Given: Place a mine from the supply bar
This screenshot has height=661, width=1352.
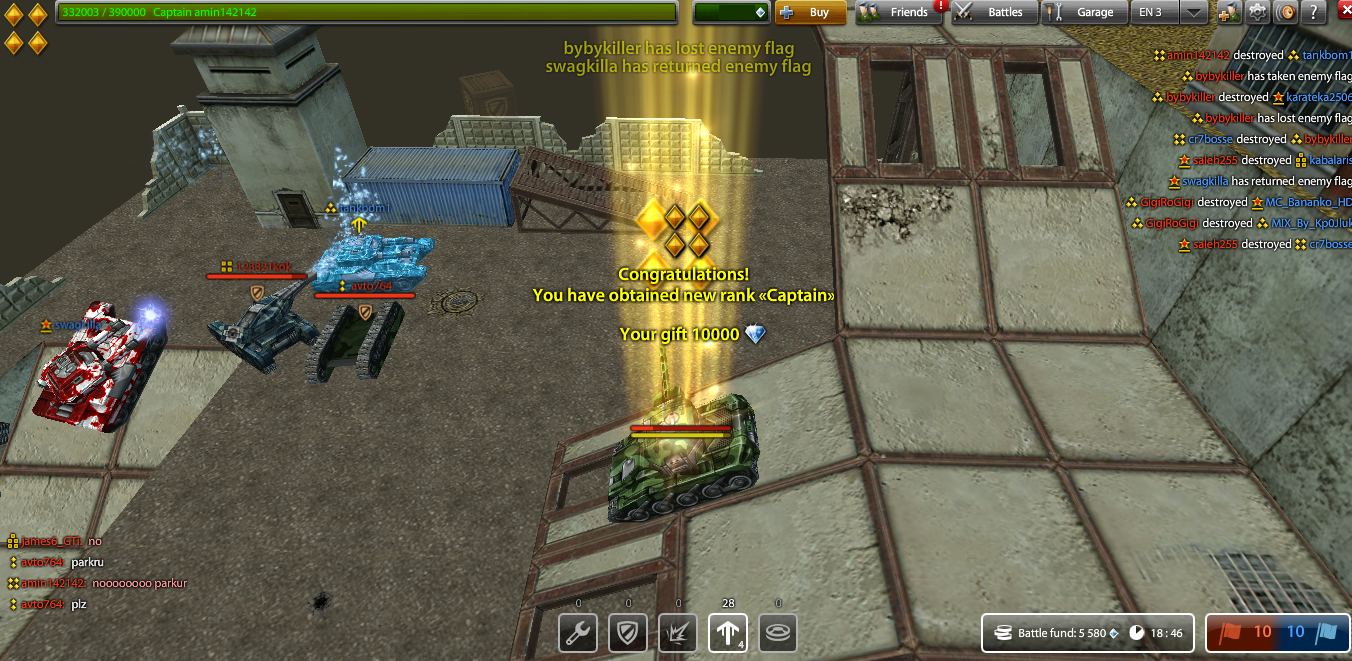Looking at the screenshot, I should [x=778, y=632].
